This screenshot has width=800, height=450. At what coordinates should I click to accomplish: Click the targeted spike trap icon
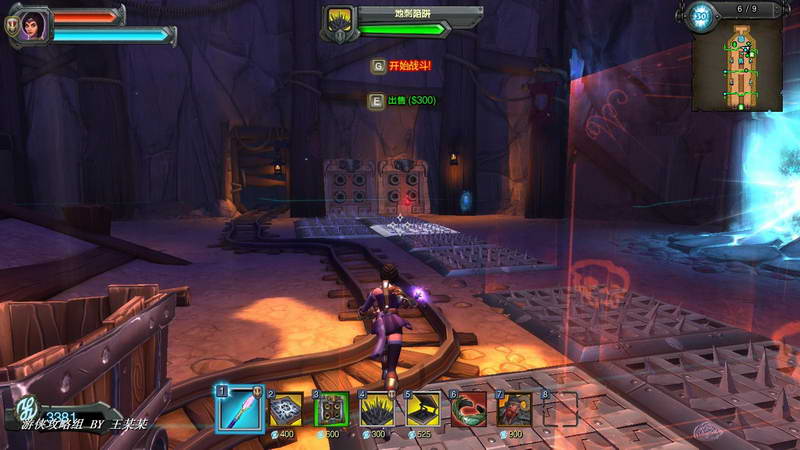(340, 18)
